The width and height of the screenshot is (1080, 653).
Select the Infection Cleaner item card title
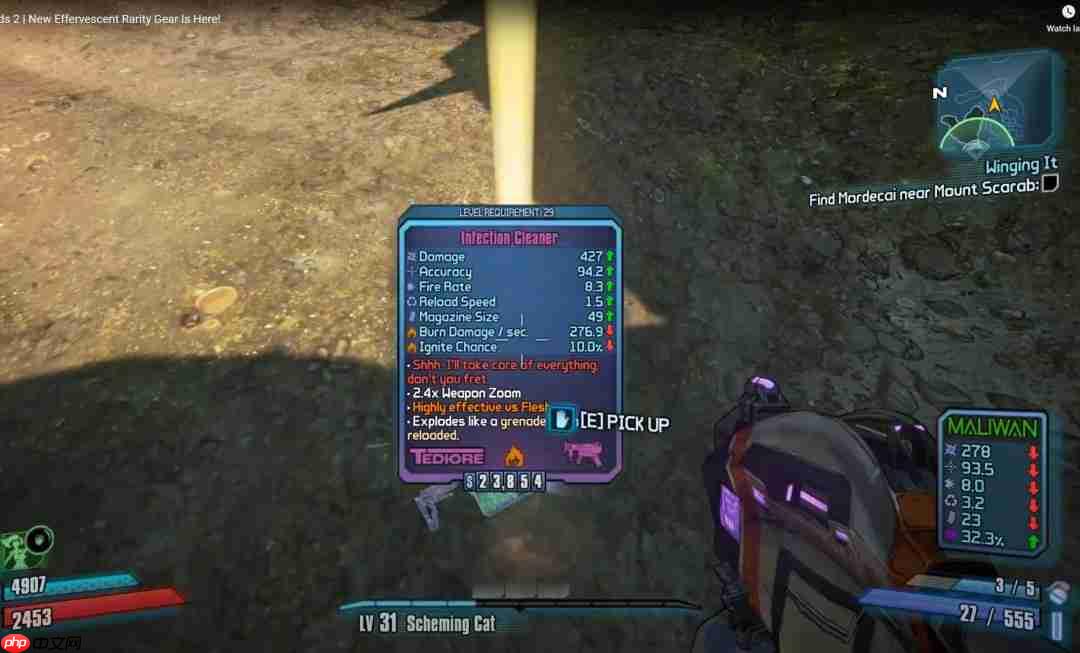[509, 238]
